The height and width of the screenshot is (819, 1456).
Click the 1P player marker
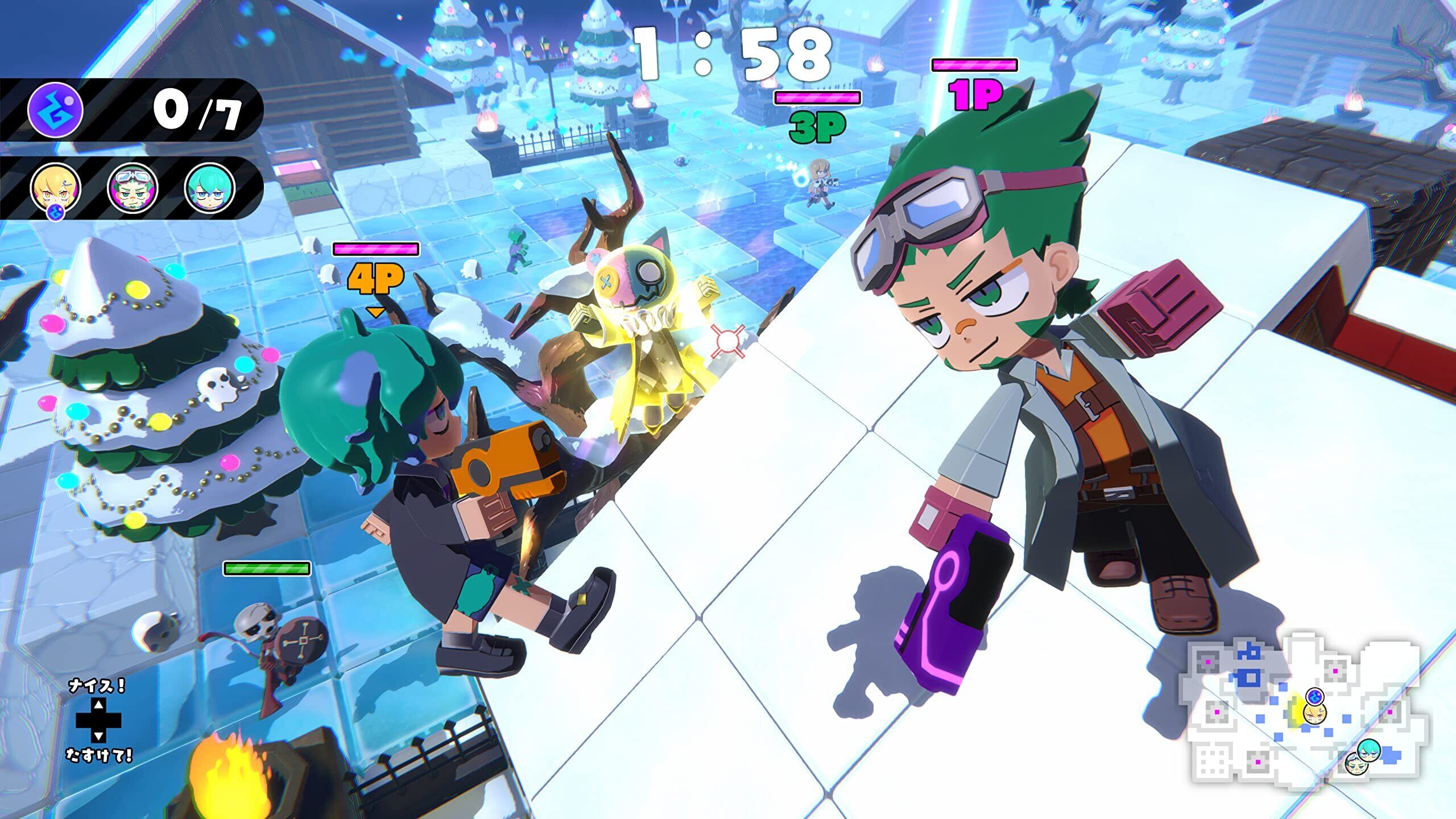pos(974,95)
